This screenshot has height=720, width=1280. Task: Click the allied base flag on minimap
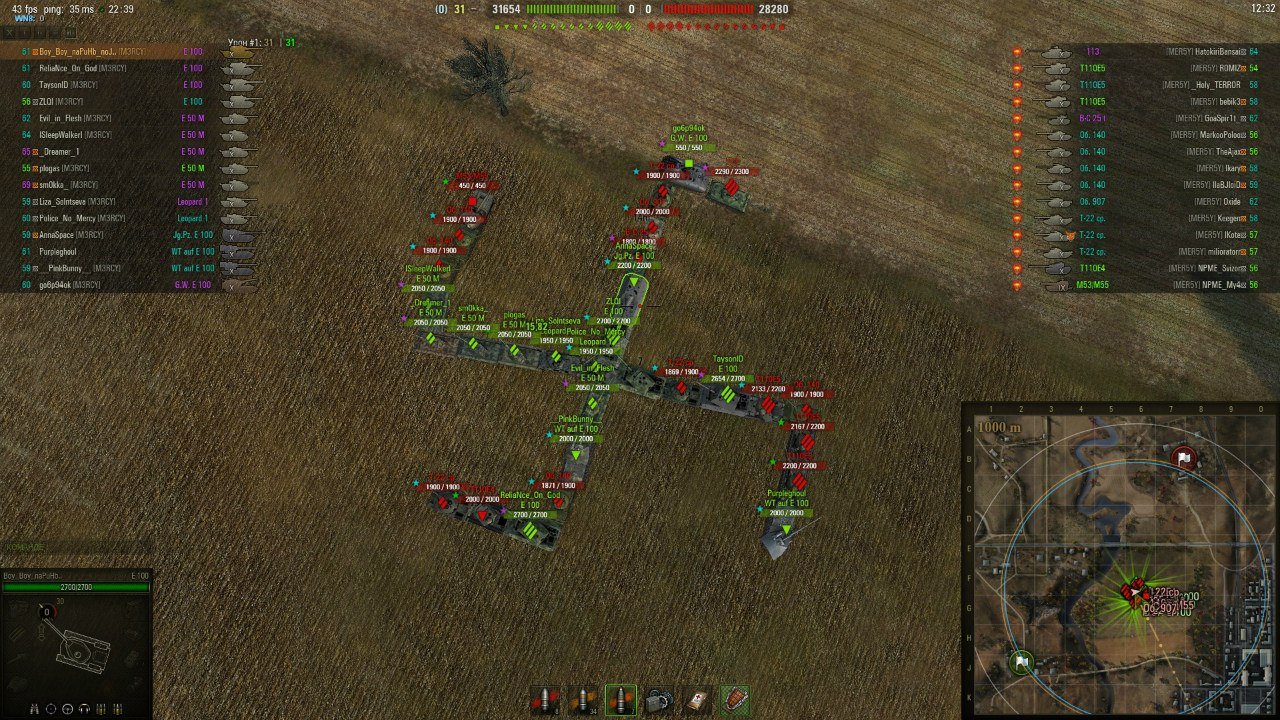(1022, 662)
